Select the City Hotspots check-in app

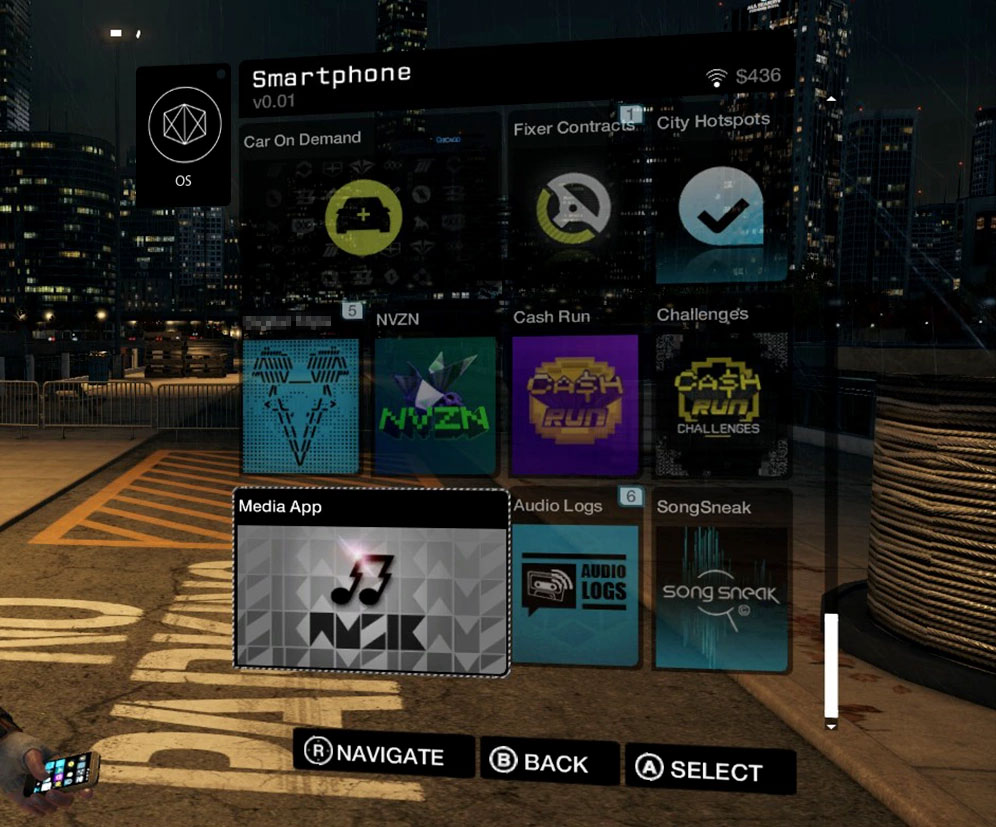[x=720, y=211]
